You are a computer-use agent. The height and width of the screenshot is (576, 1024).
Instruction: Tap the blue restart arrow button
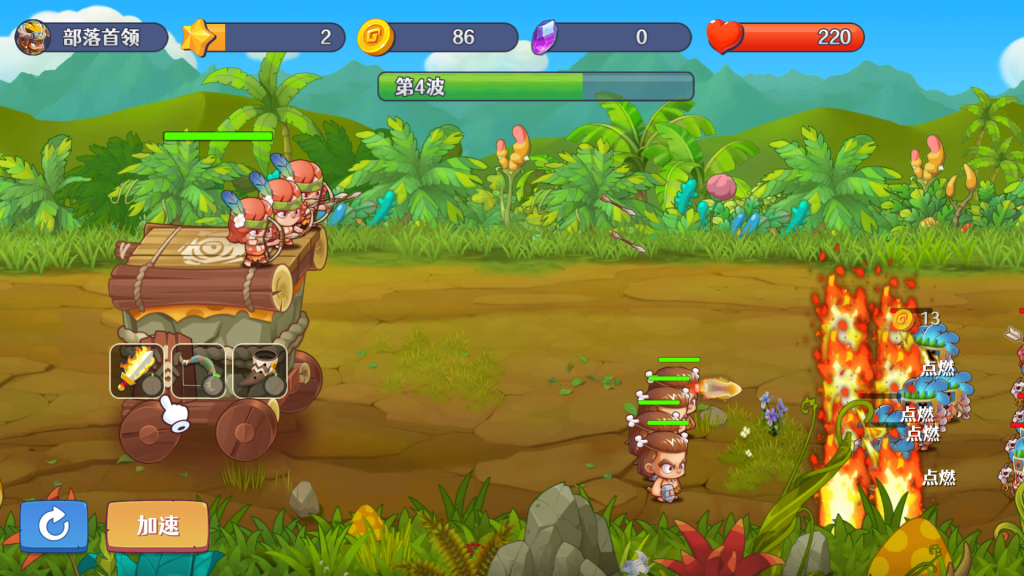pos(54,525)
